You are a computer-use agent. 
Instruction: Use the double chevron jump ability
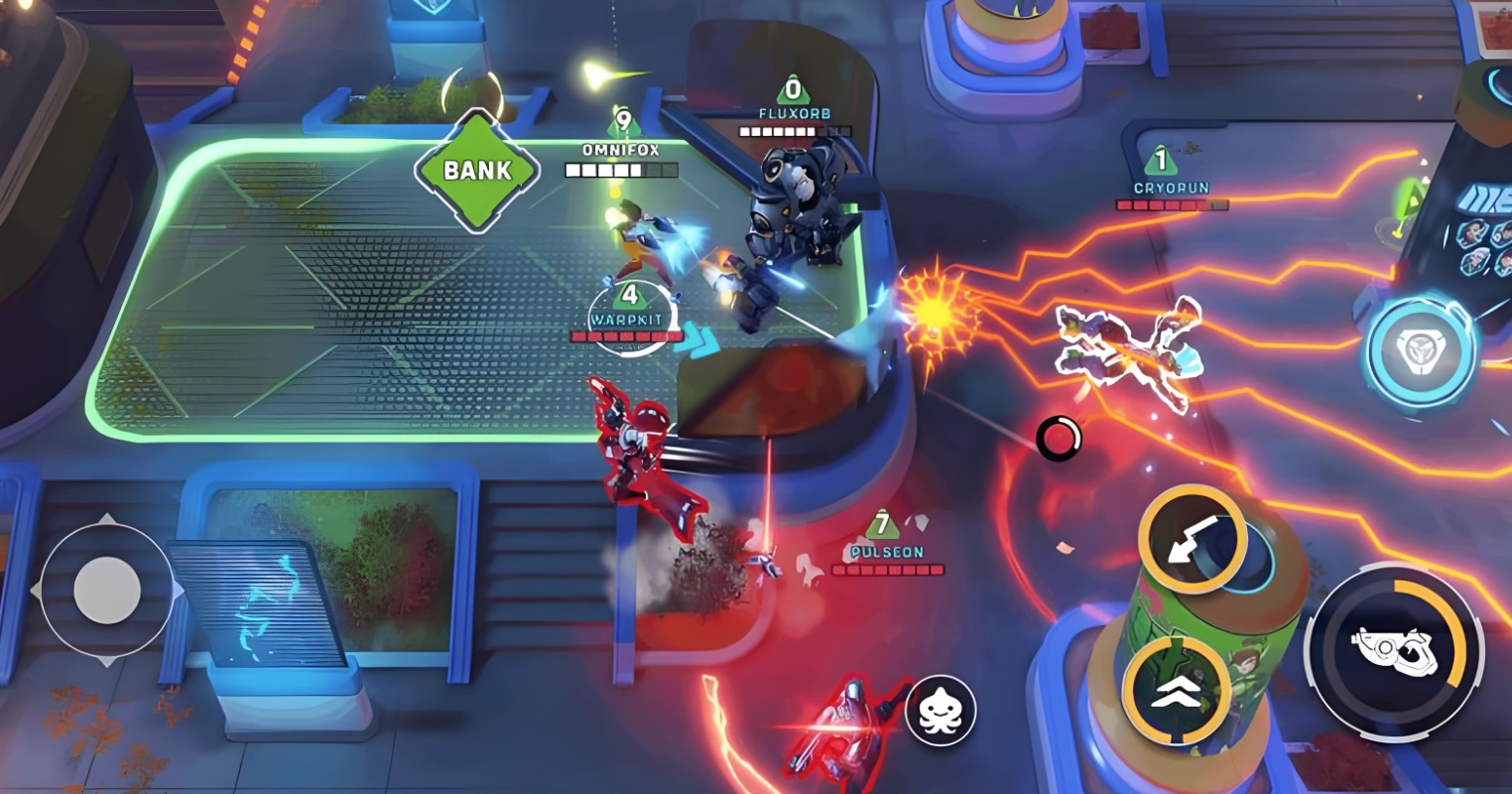click(1177, 689)
